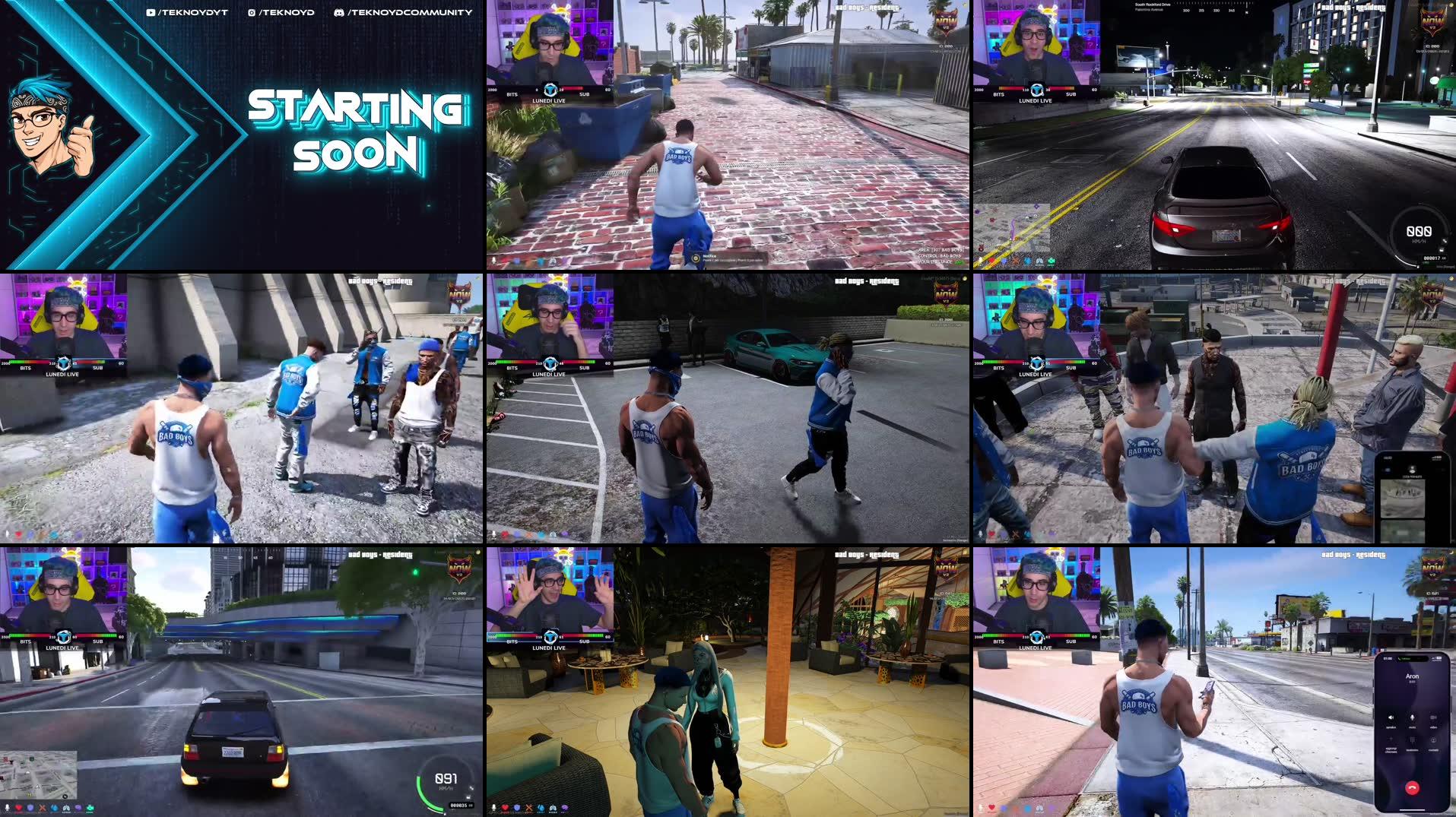Toggle speakerphone during the Aron call

(x=1391, y=718)
